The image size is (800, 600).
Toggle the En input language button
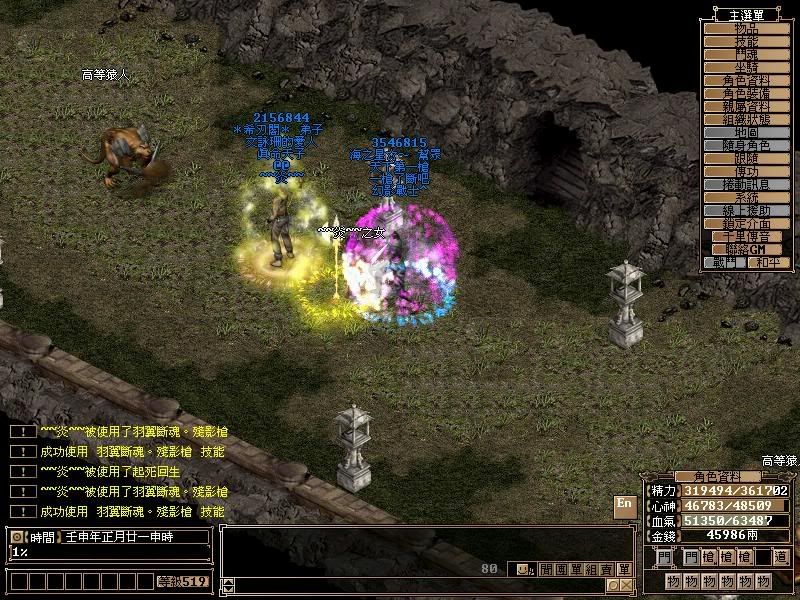pos(624,505)
